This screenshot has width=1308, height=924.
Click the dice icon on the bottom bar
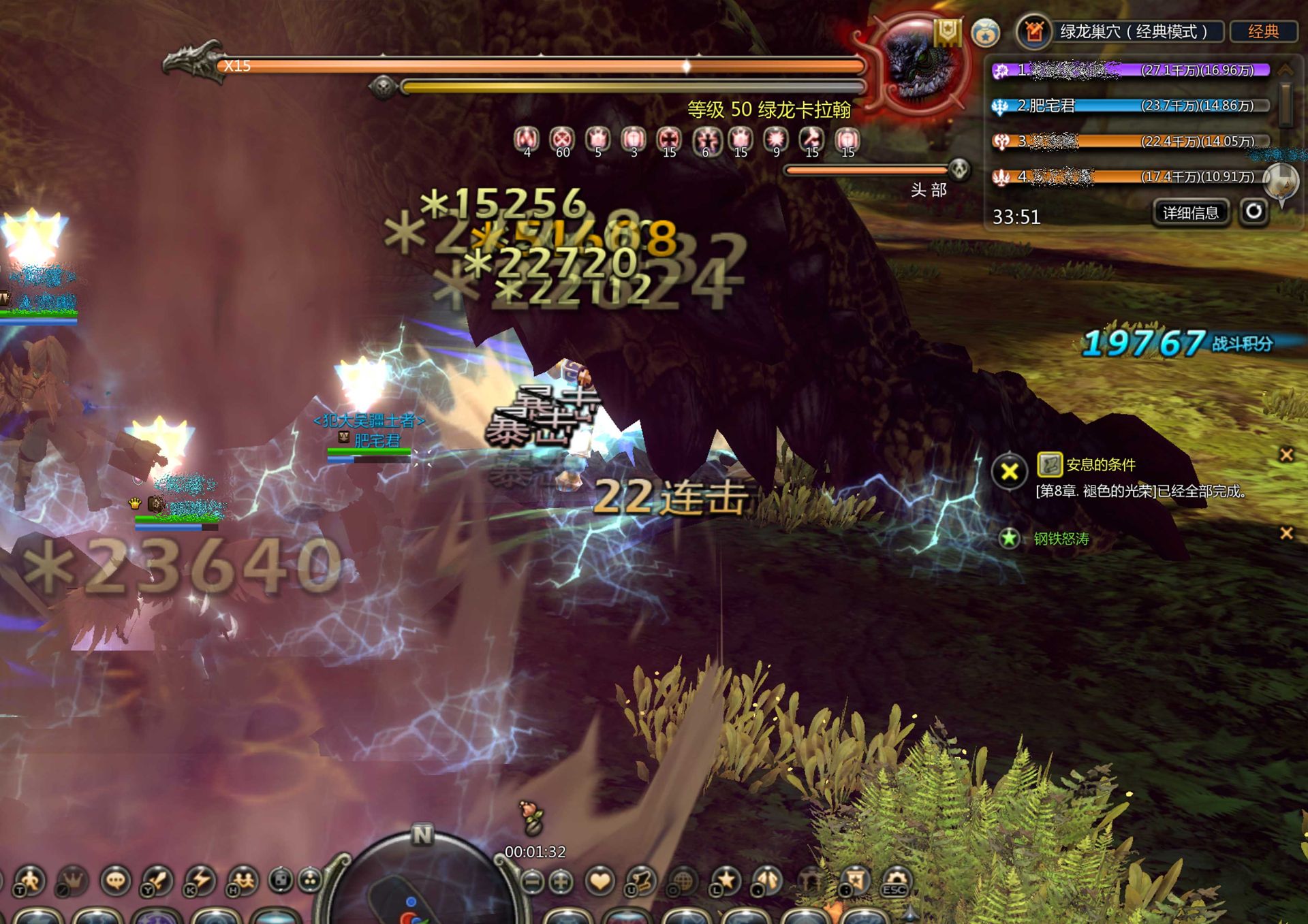tap(280, 880)
